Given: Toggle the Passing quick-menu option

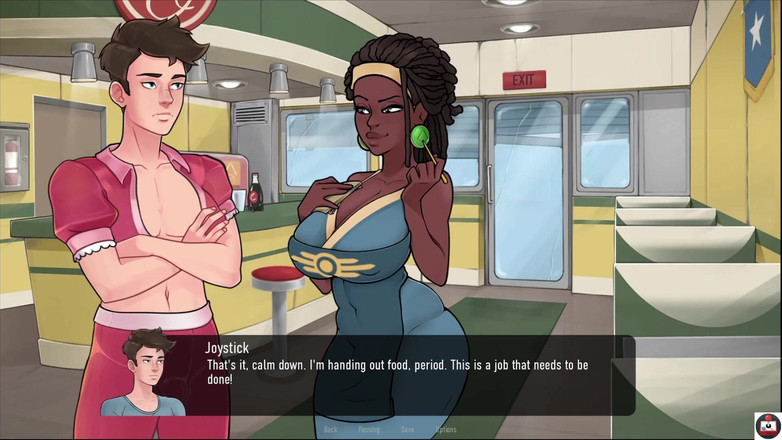Looking at the screenshot, I should click(x=369, y=430).
